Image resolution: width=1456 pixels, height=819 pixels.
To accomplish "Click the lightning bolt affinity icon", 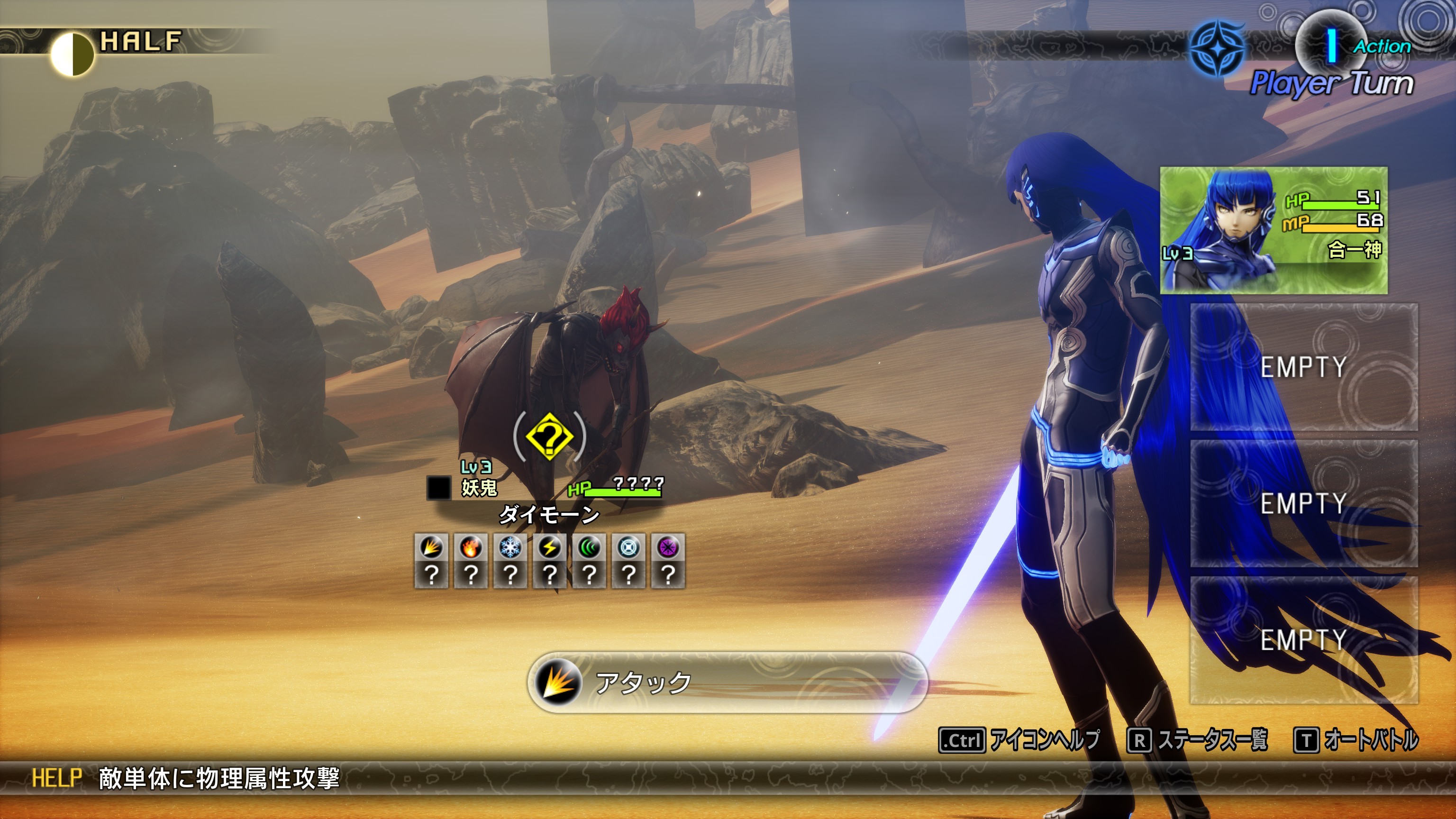I will pos(549,547).
